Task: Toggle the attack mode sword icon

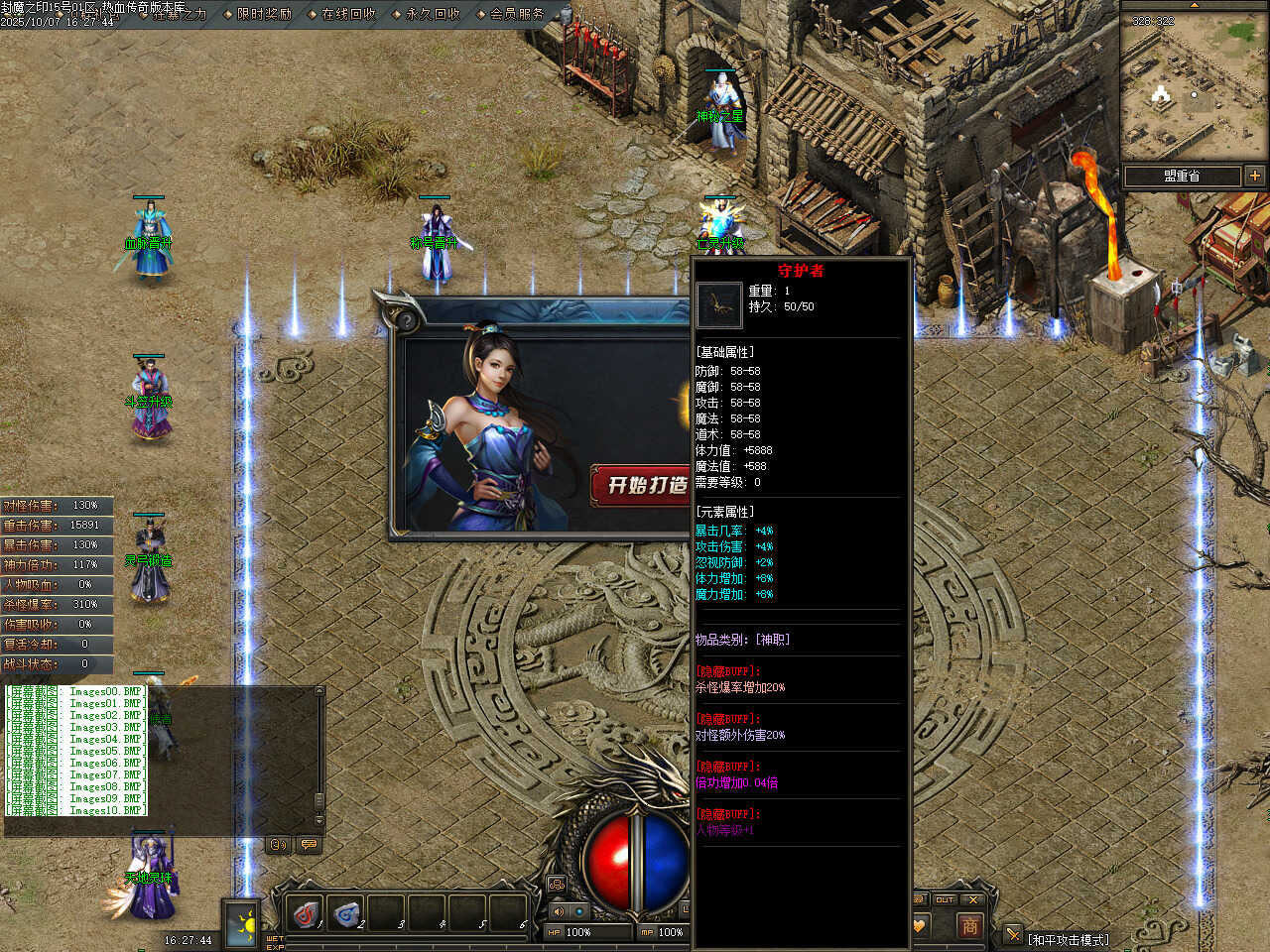Action: coord(1013,934)
